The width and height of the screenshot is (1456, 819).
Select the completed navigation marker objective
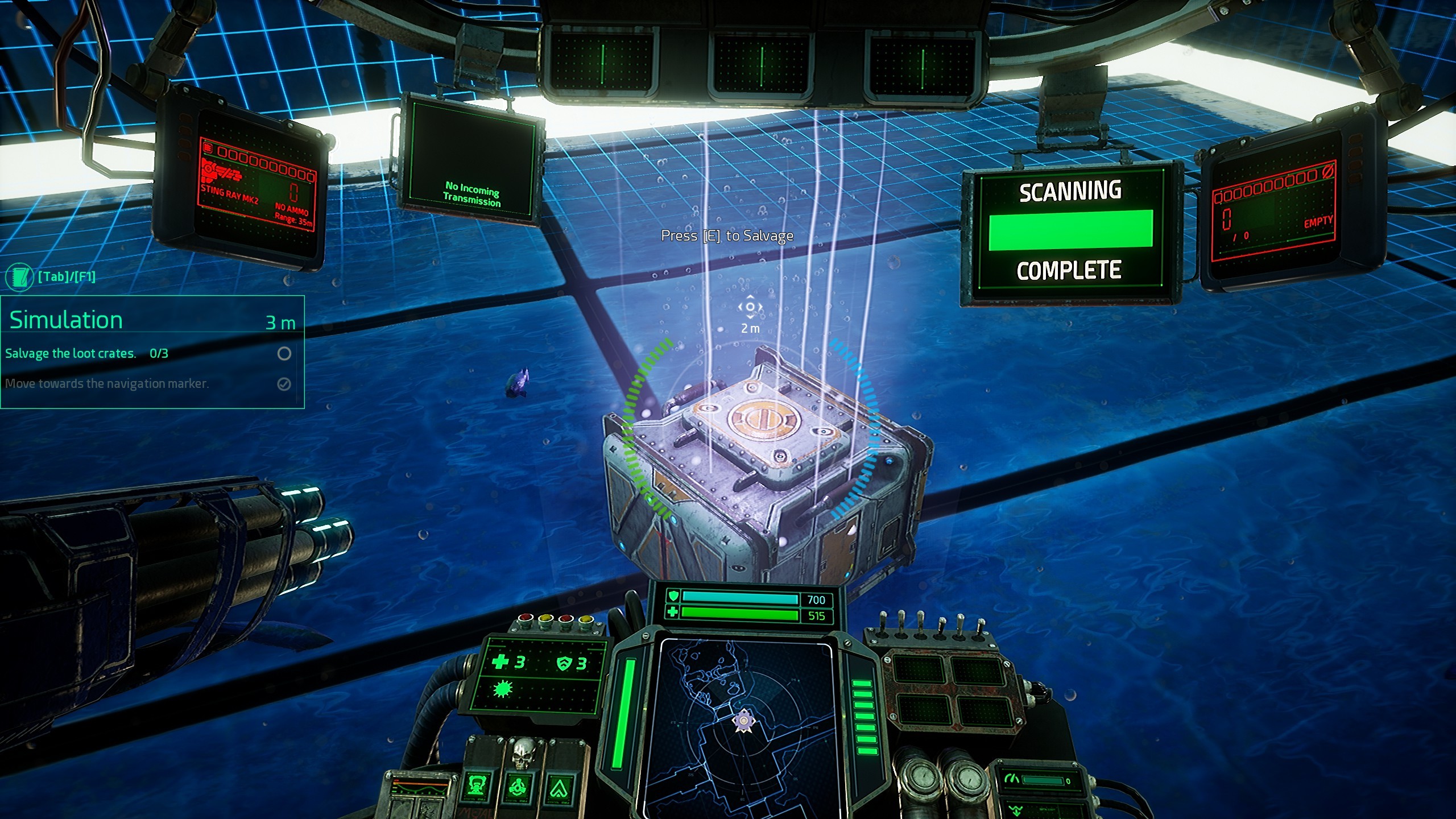click(x=107, y=384)
